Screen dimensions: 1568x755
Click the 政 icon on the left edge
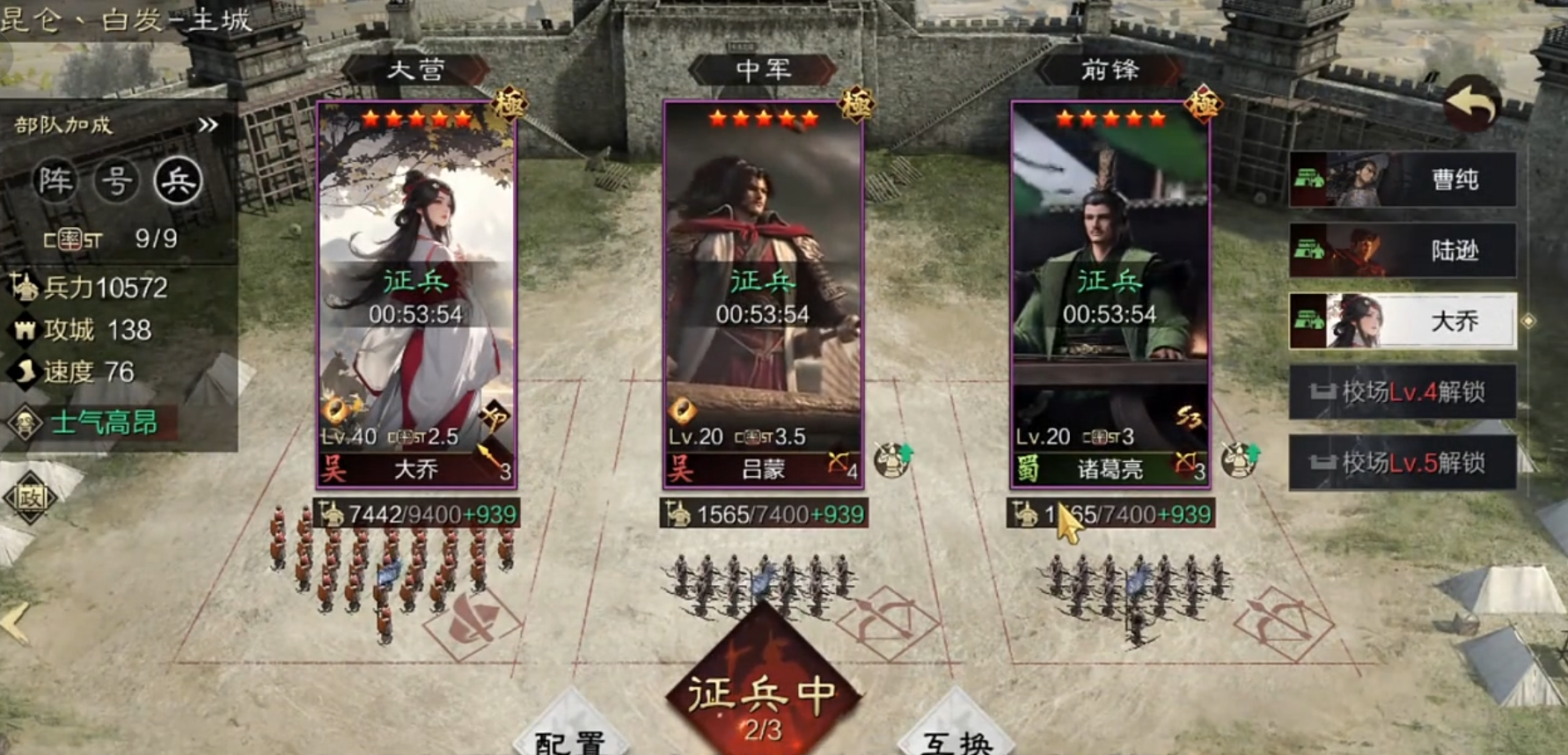pyautogui.click(x=29, y=497)
